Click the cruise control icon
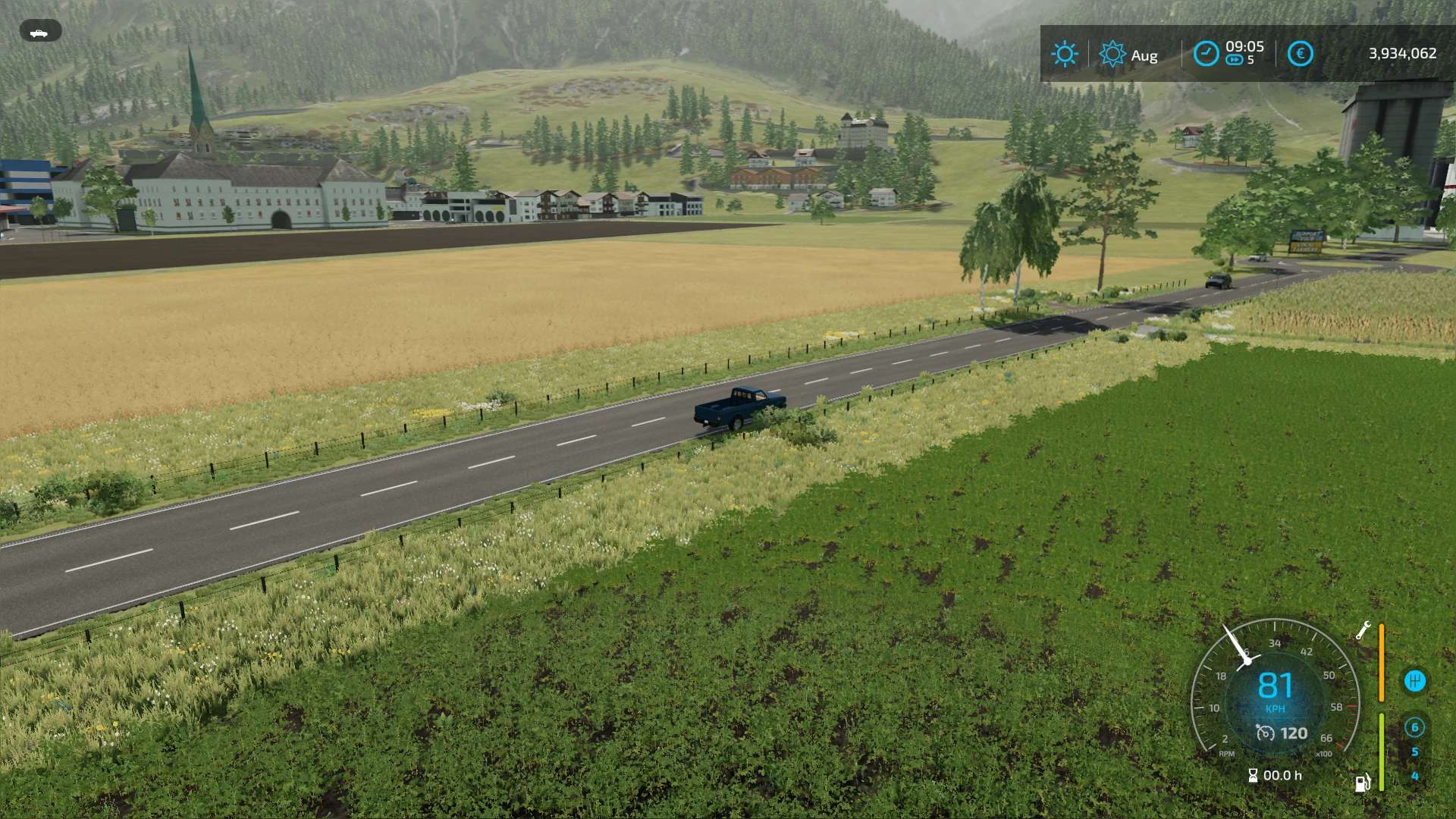The width and height of the screenshot is (1456, 819). 1265,733
